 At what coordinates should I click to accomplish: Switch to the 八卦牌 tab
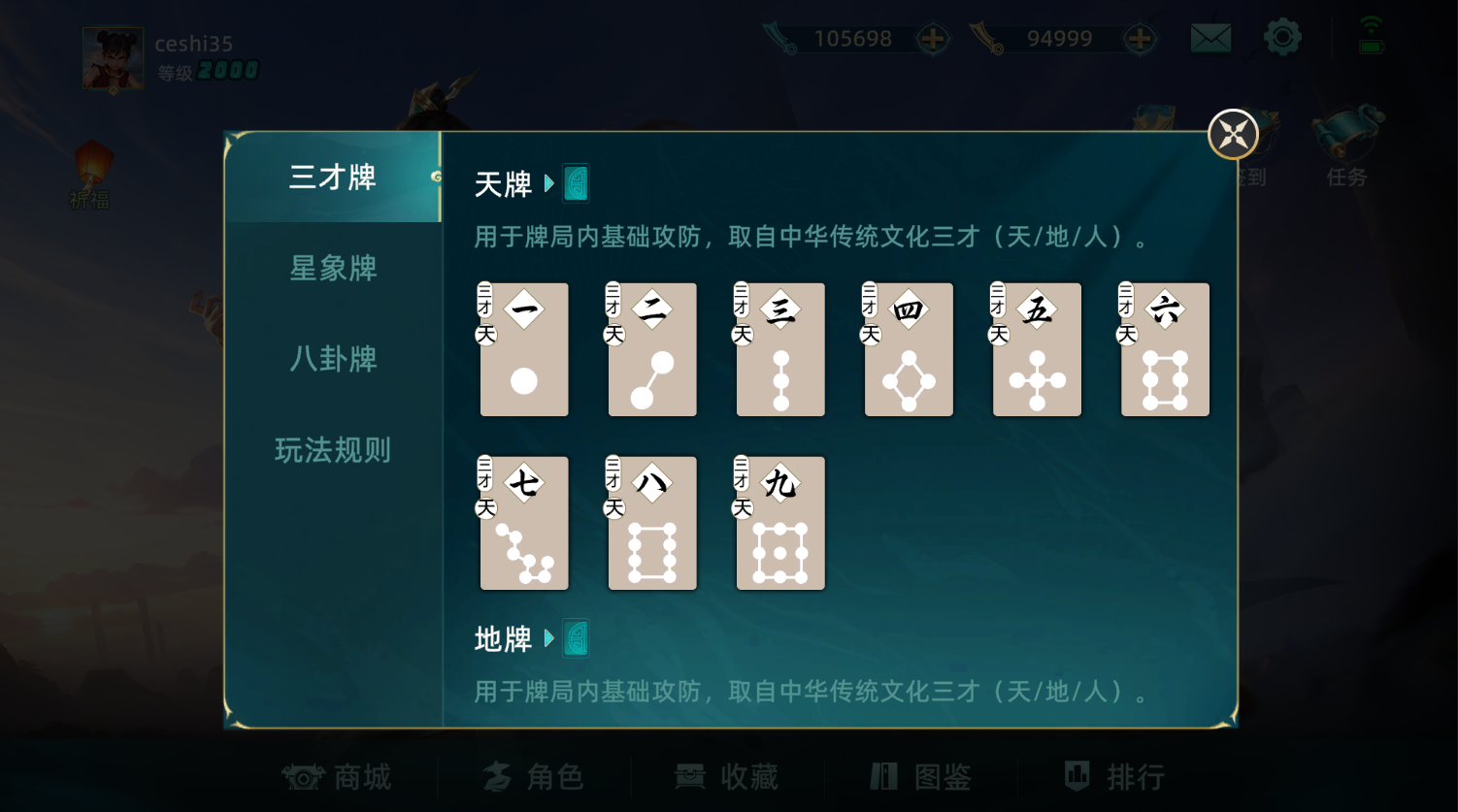(x=332, y=359)
